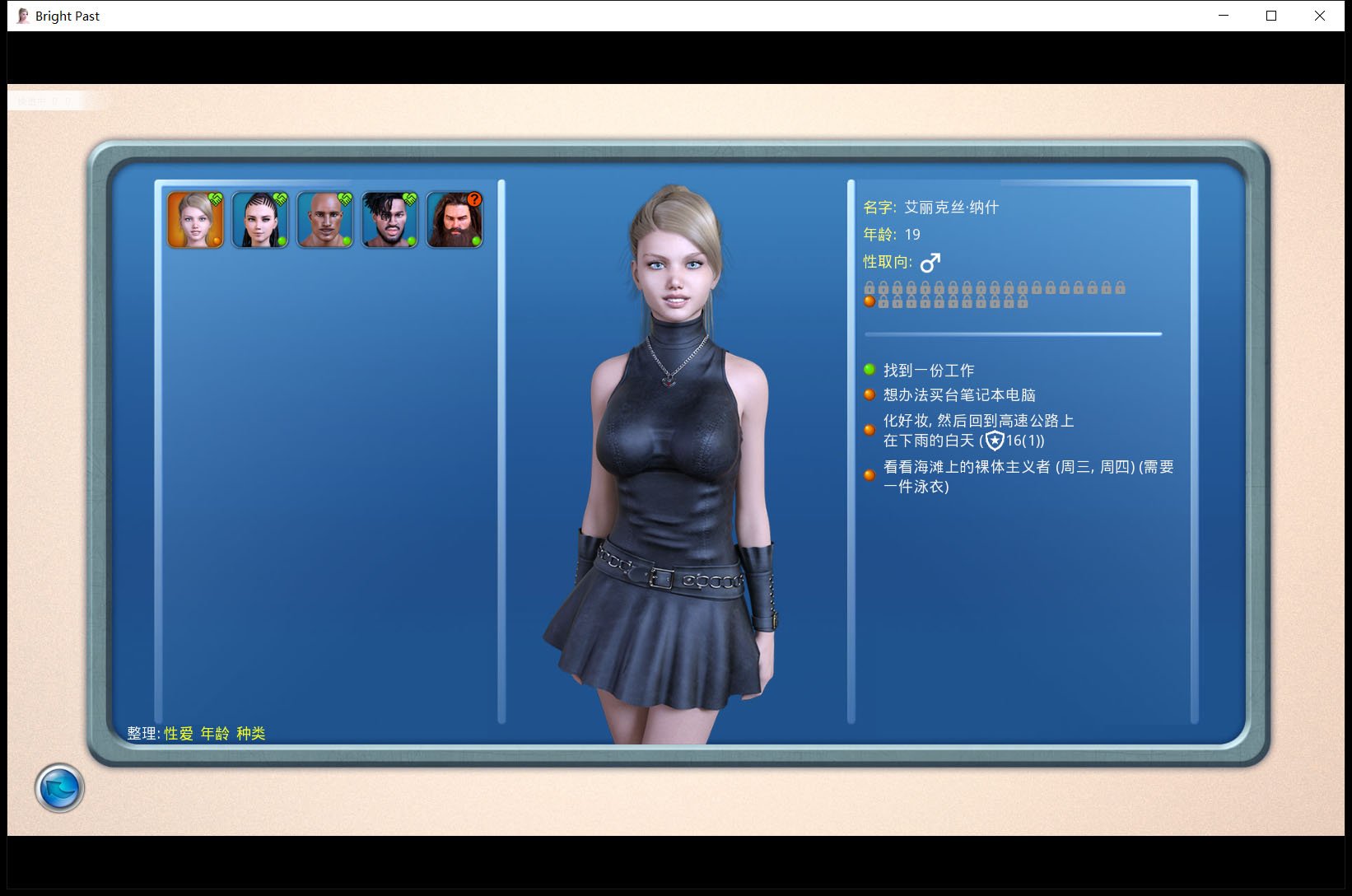Click the first lock in the achievements row

869,288
